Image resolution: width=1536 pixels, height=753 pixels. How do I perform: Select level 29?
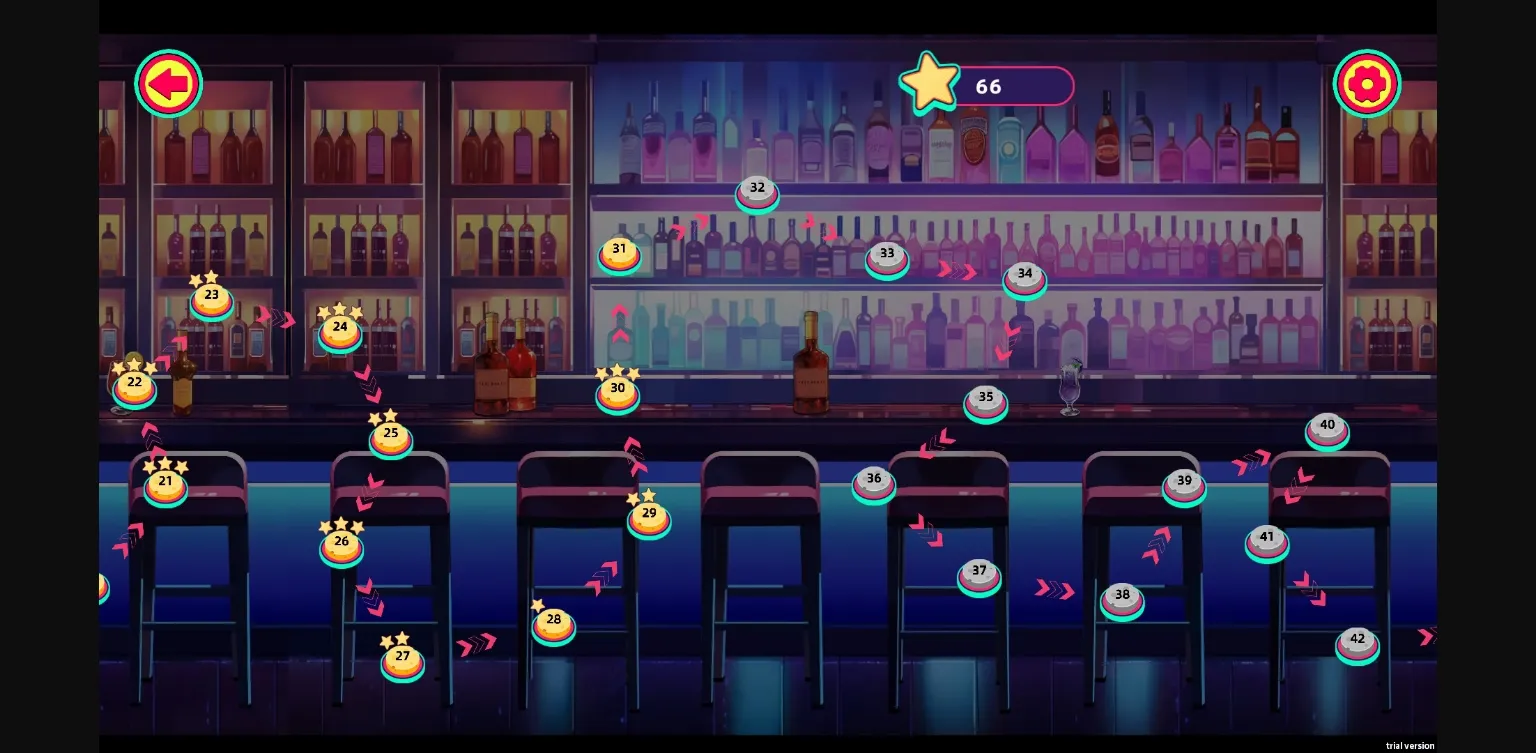[x=649, y=517]
